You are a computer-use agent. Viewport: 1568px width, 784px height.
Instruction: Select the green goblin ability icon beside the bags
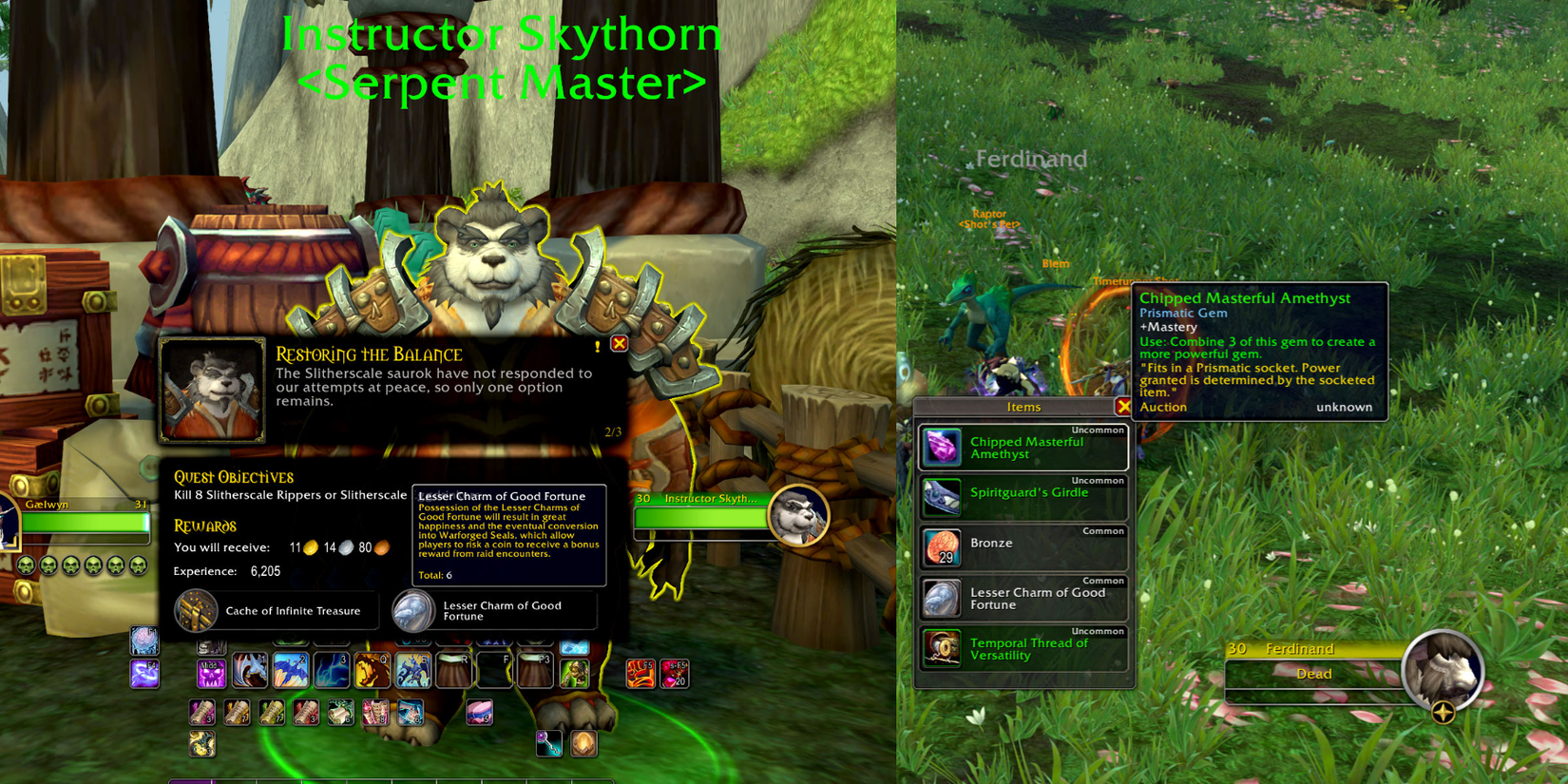[573, 673]
